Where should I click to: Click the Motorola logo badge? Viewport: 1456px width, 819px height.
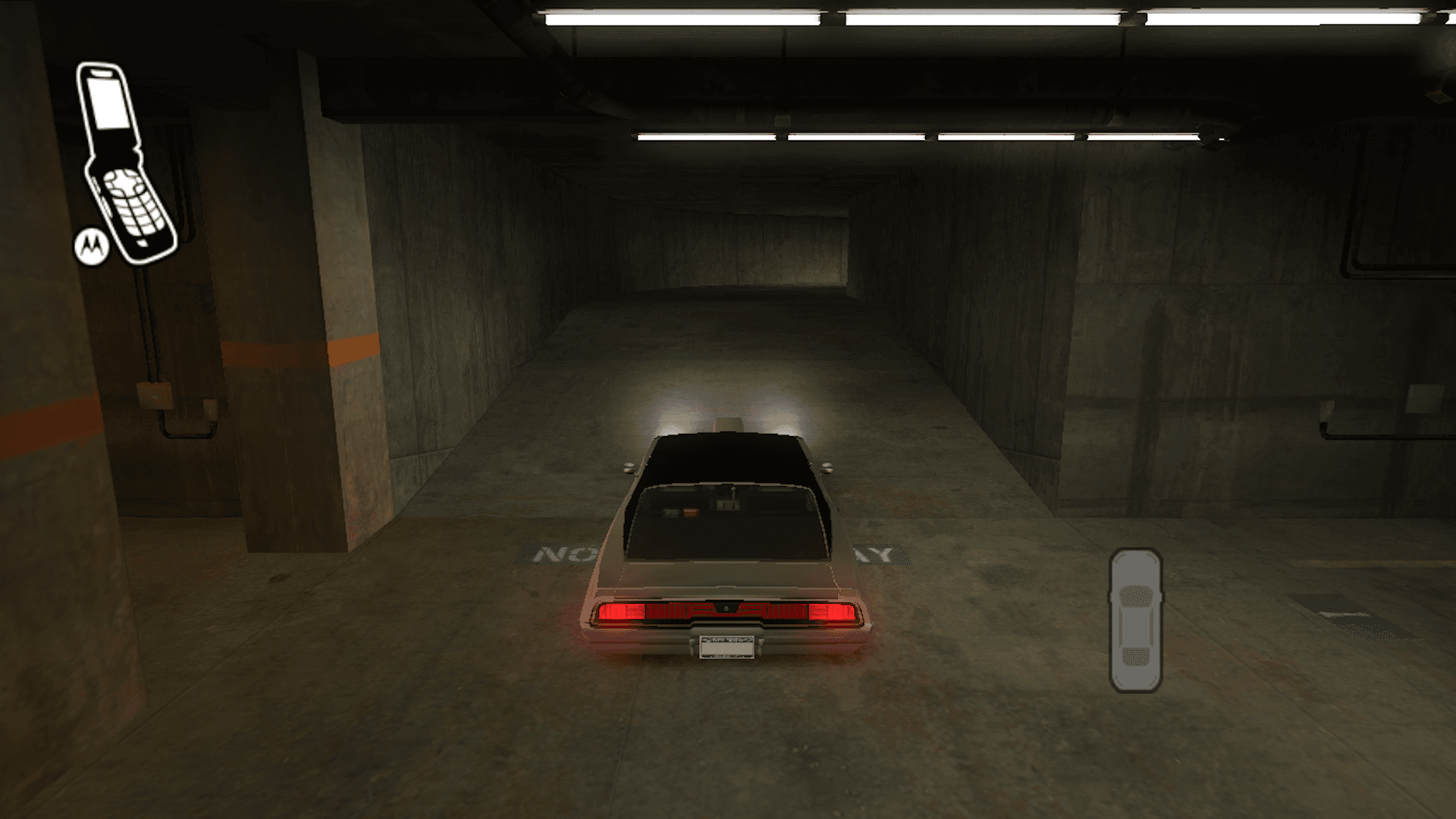tap(91, 246)
